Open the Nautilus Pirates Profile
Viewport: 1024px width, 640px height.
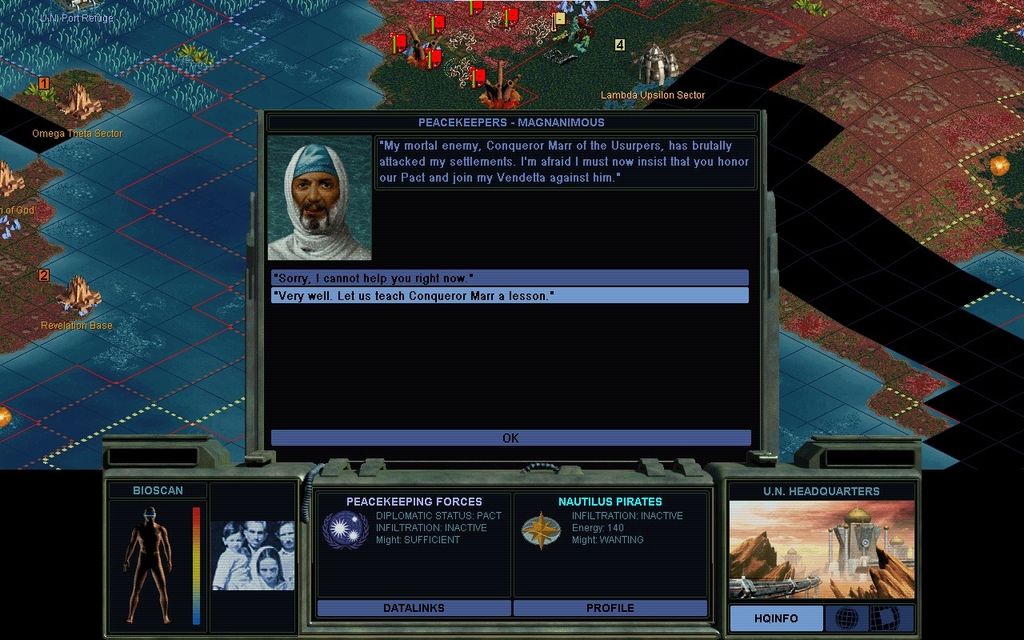click(610, 608)
